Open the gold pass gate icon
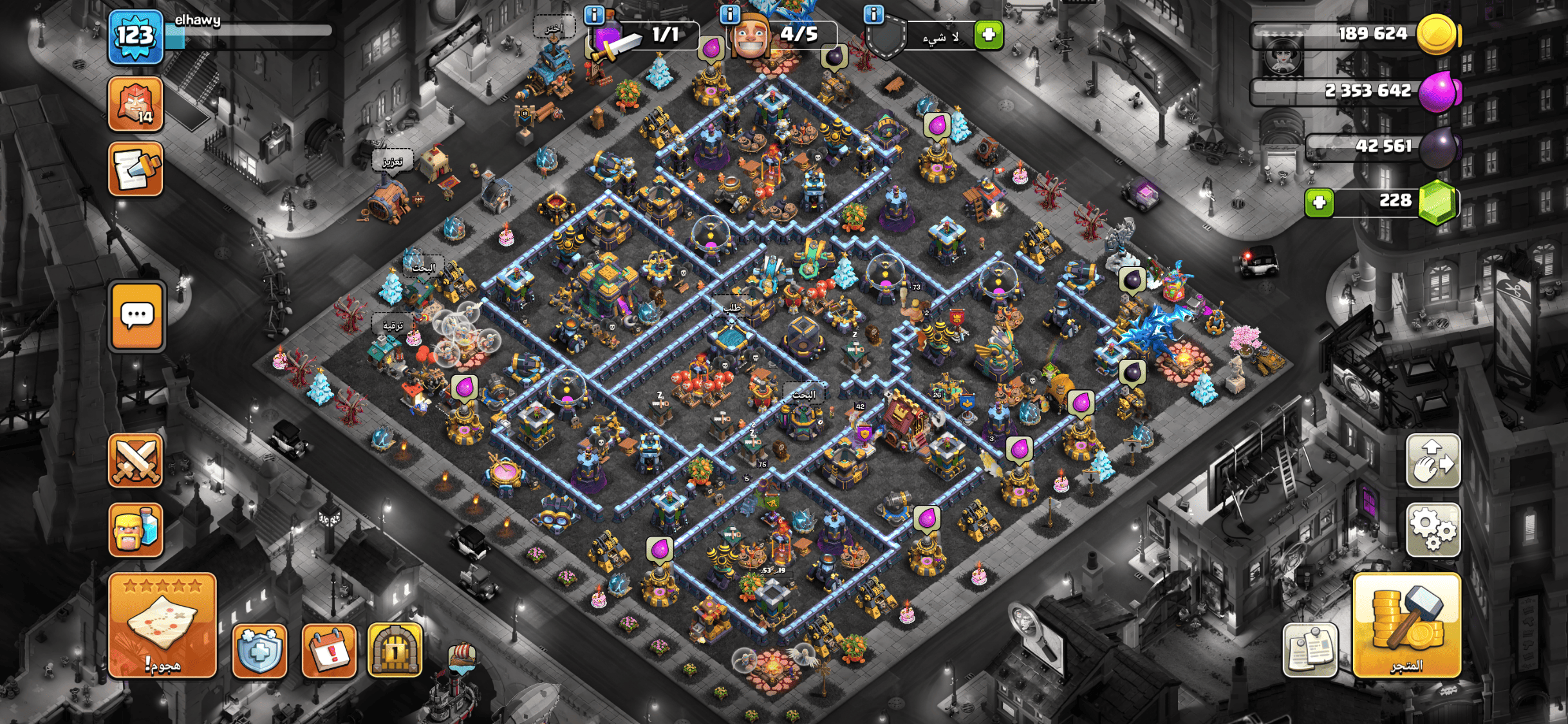1568x724 pixels. 395,651
